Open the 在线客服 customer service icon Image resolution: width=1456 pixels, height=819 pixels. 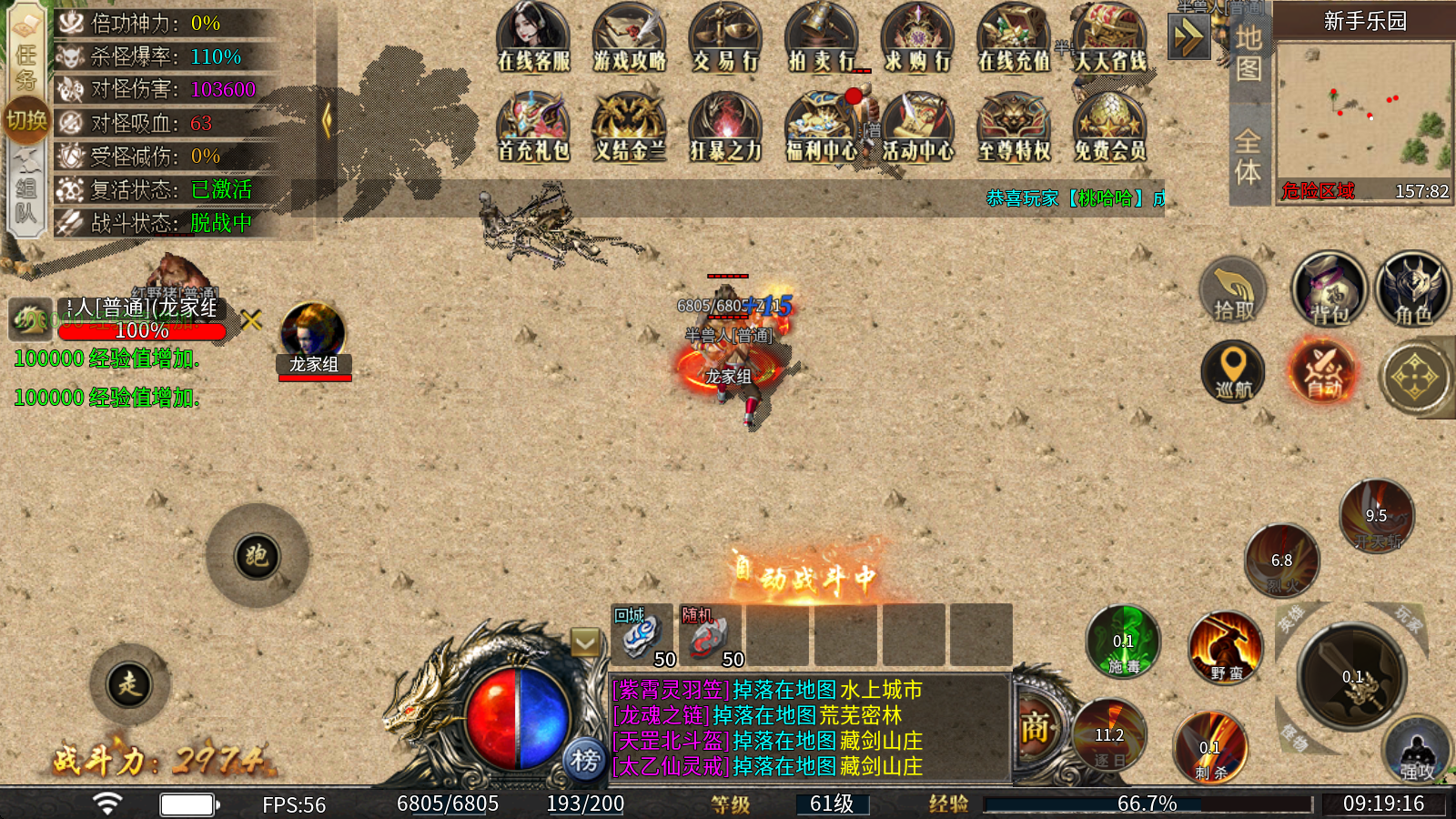(533, 38)
